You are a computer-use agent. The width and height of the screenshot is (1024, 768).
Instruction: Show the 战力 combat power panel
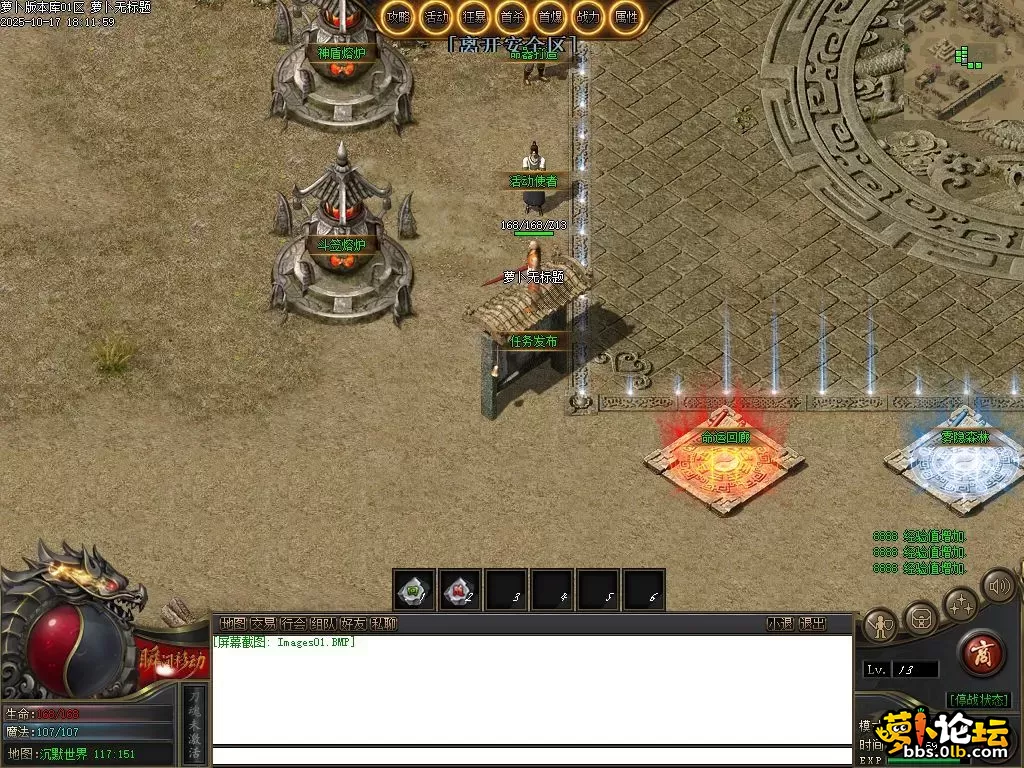[x=588, y=17]
